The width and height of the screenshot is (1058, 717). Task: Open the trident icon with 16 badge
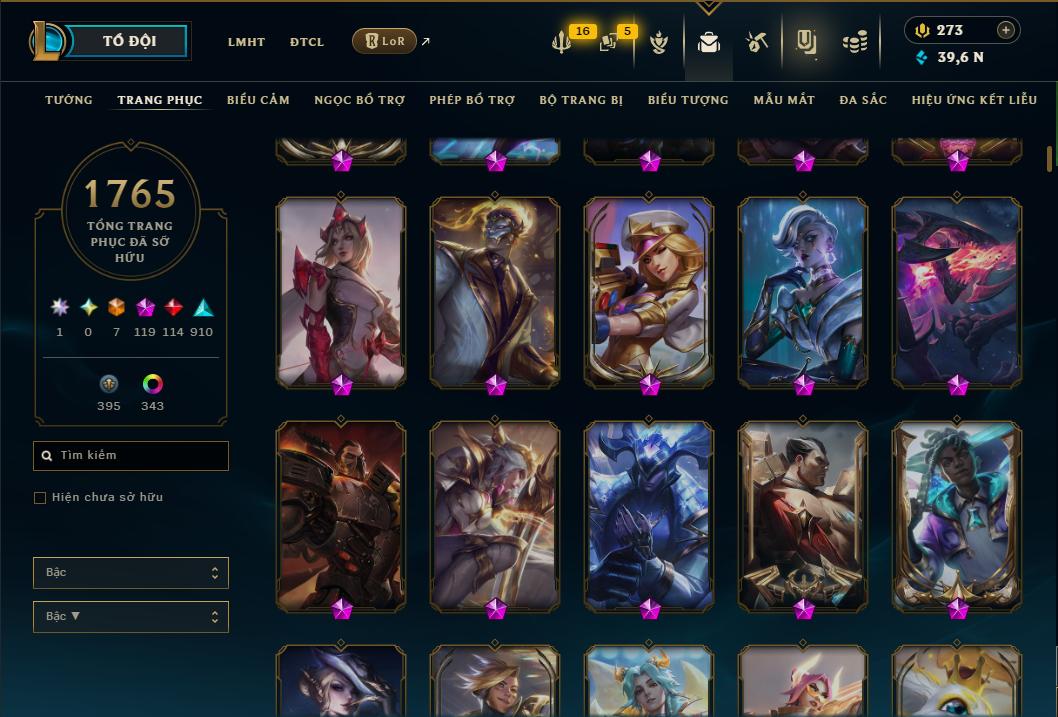click(562, 42)
